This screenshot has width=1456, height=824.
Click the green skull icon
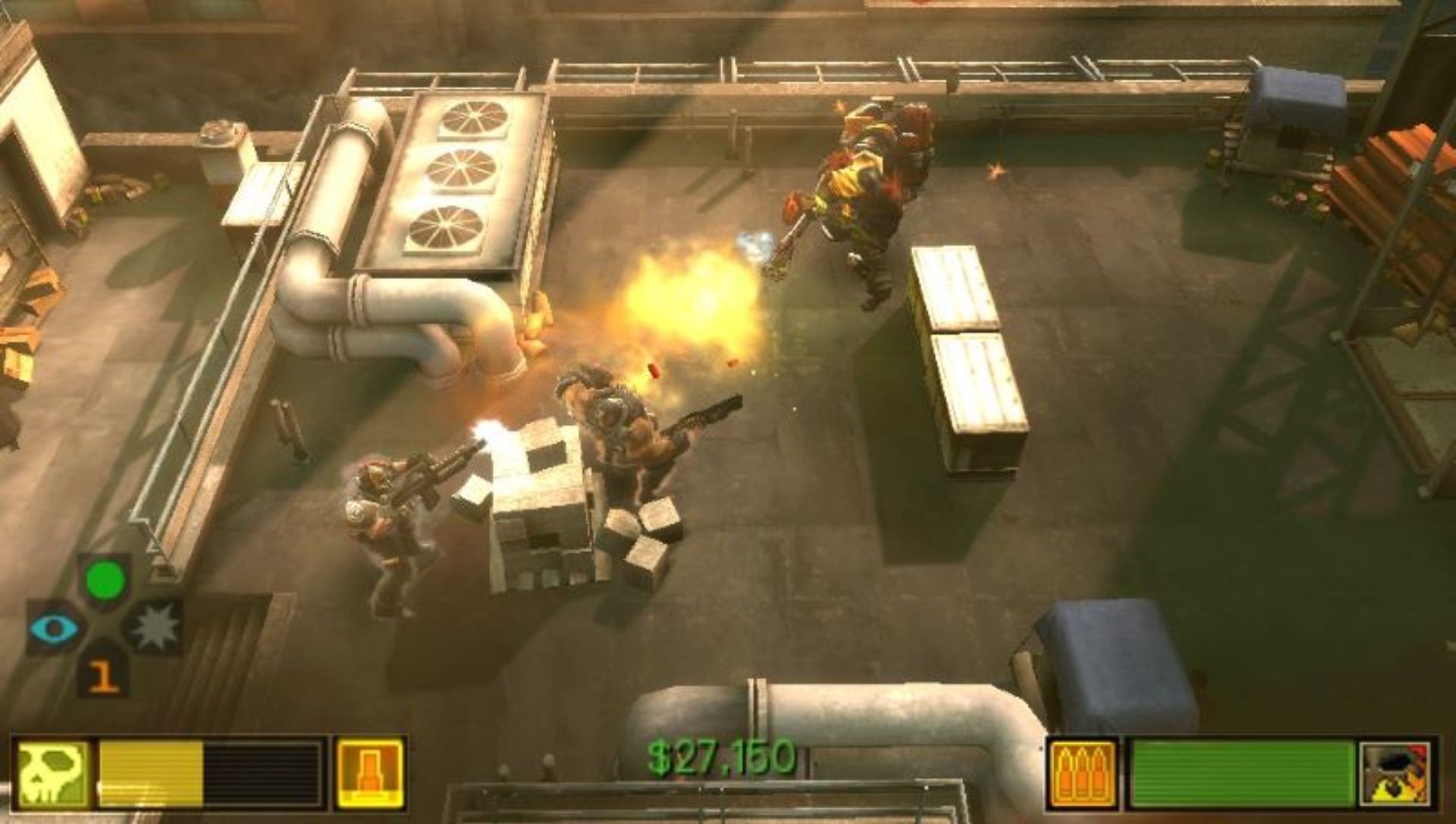point(53,773)
